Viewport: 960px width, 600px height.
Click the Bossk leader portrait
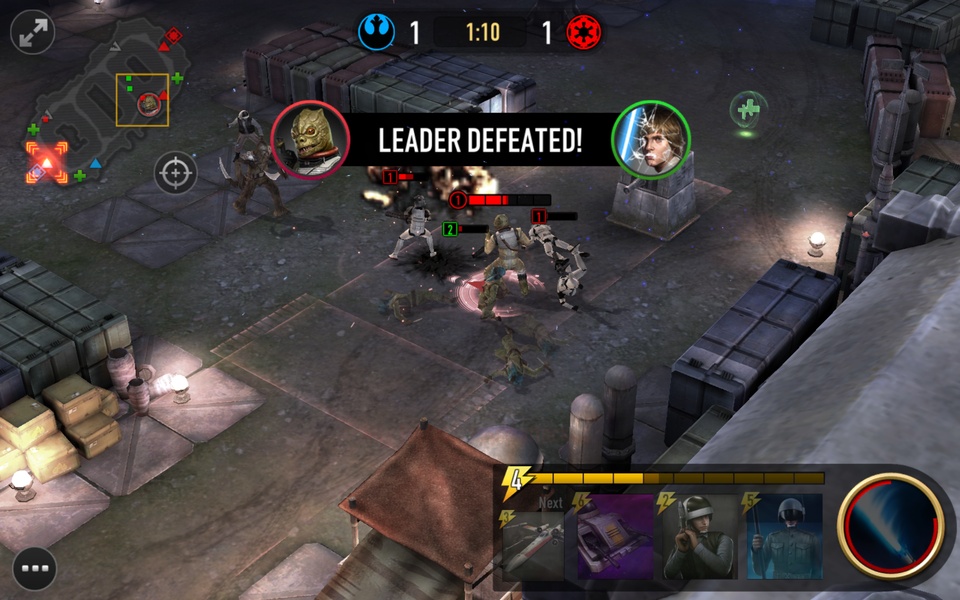click(310, 139)
